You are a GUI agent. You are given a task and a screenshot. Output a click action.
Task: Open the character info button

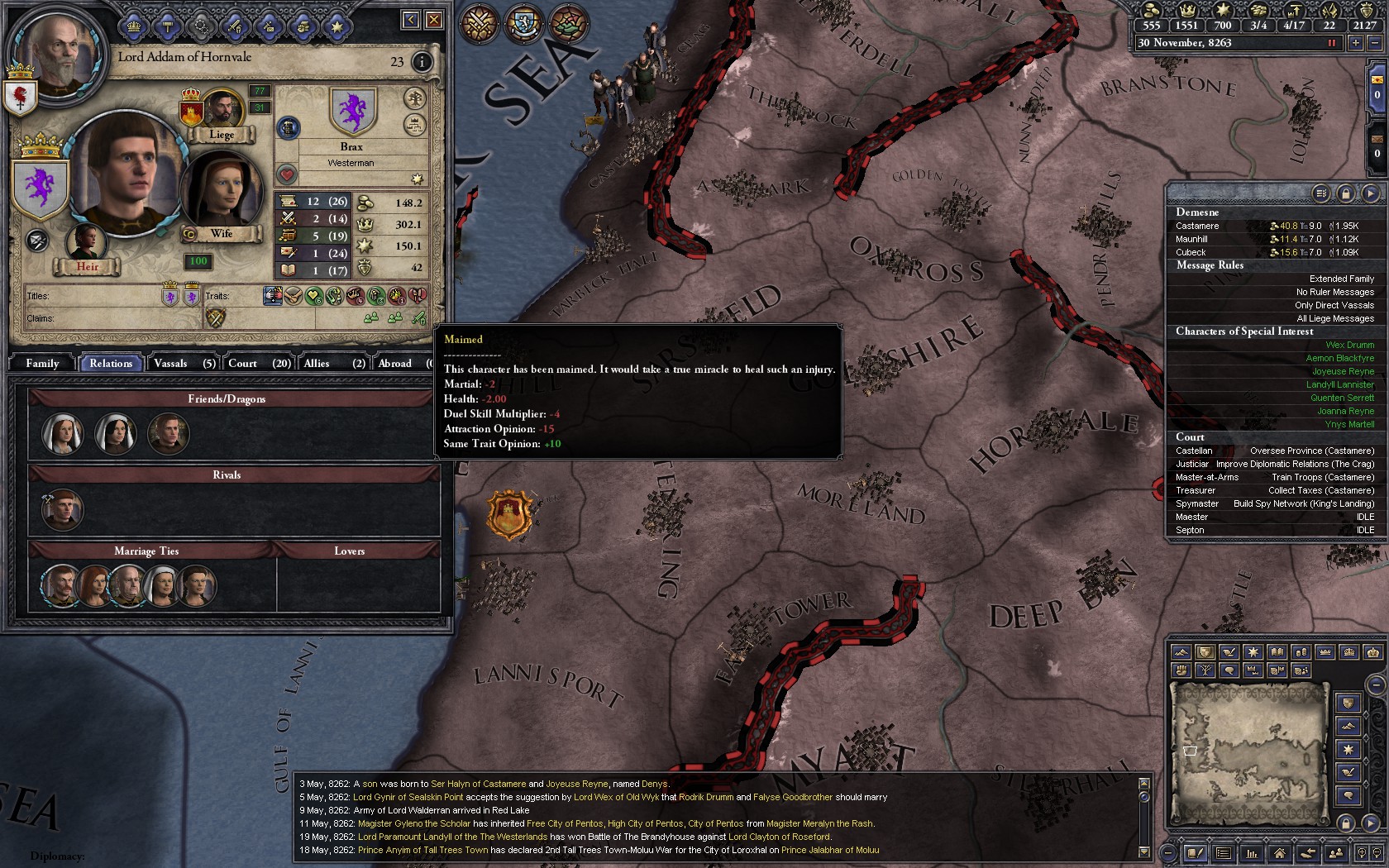pos(422,62)
